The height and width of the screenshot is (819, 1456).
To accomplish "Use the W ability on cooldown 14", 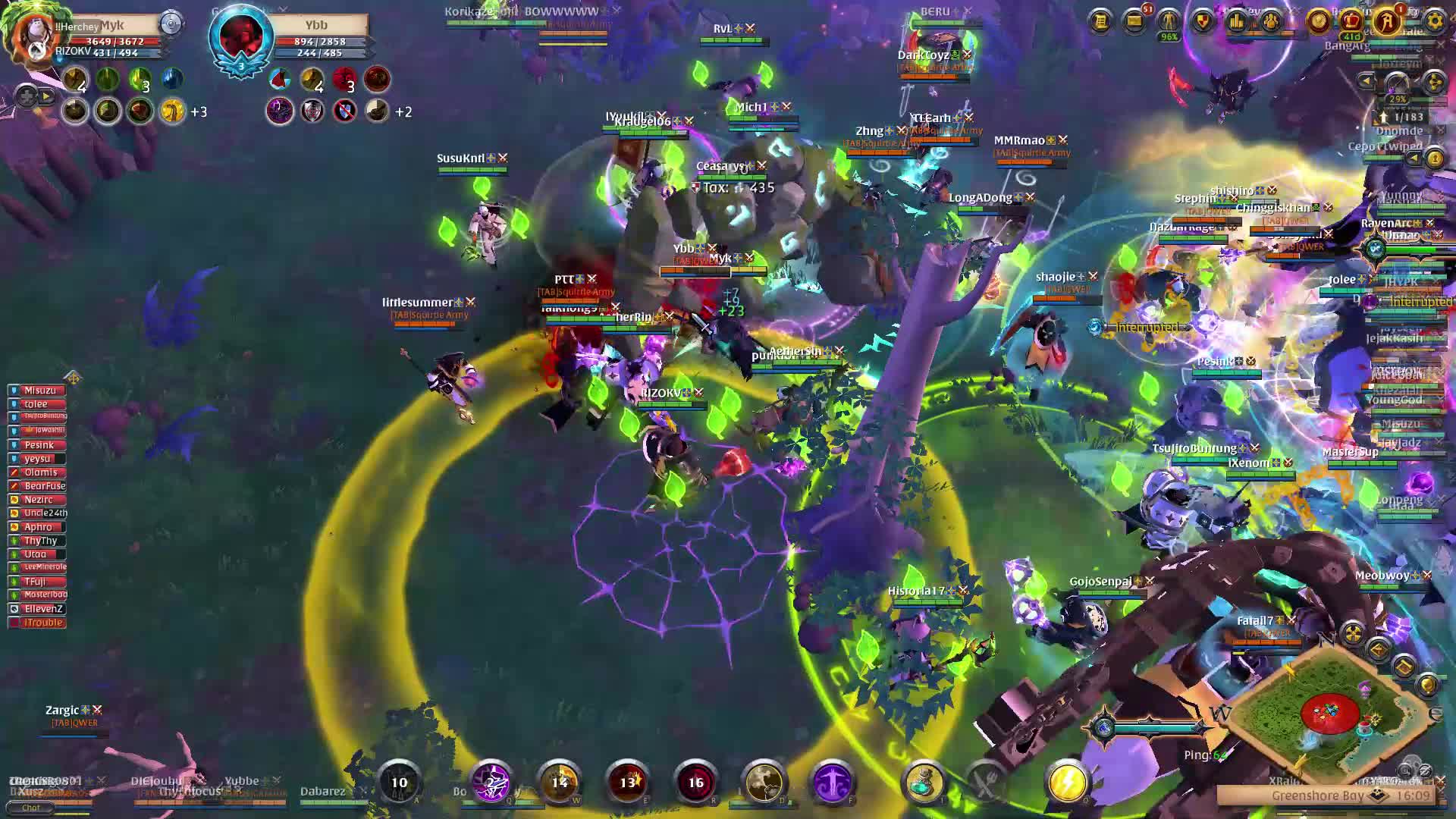I will tap(560, 782).
